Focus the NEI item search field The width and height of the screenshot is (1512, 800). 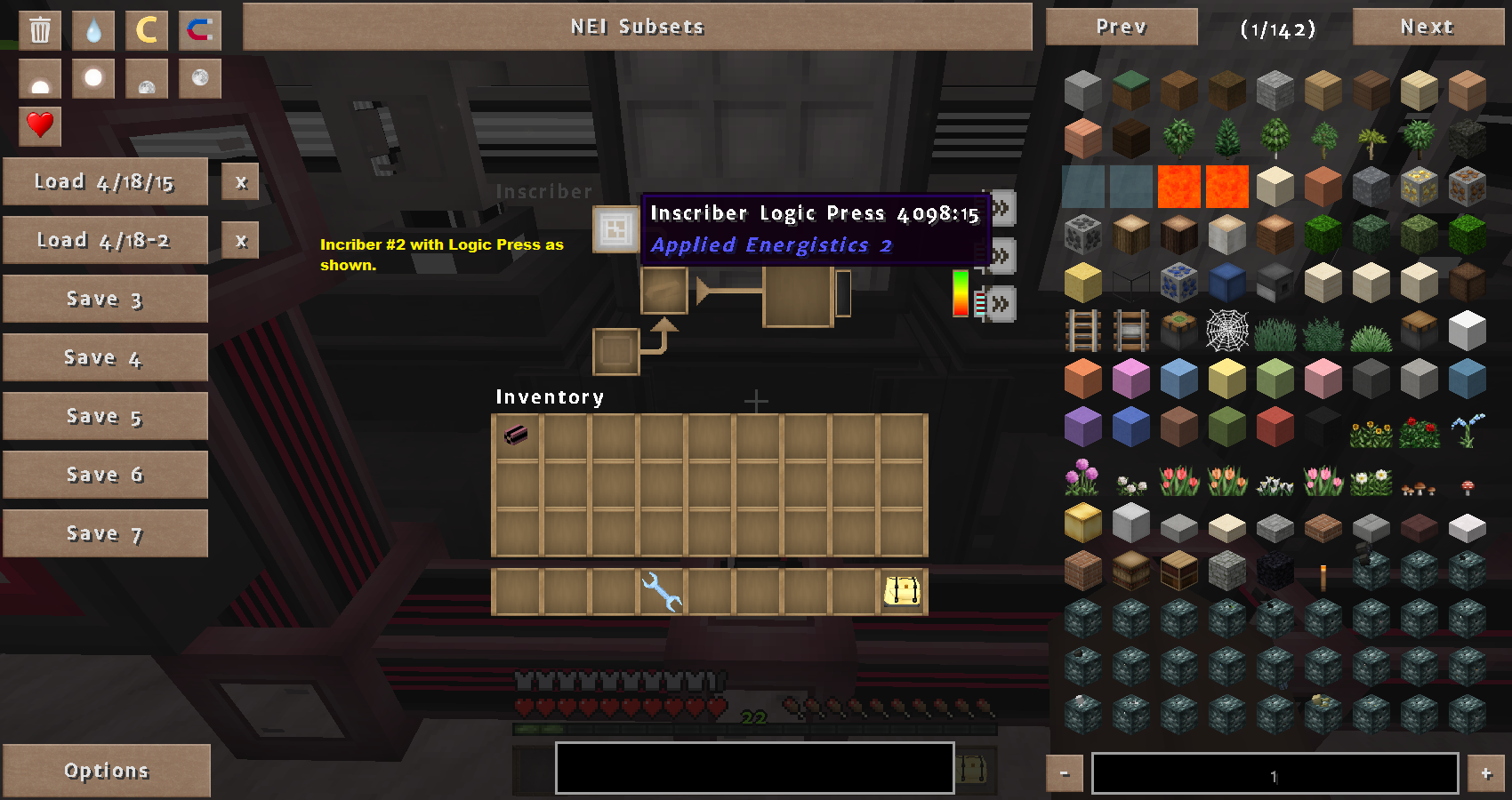(x=754, y=768)
